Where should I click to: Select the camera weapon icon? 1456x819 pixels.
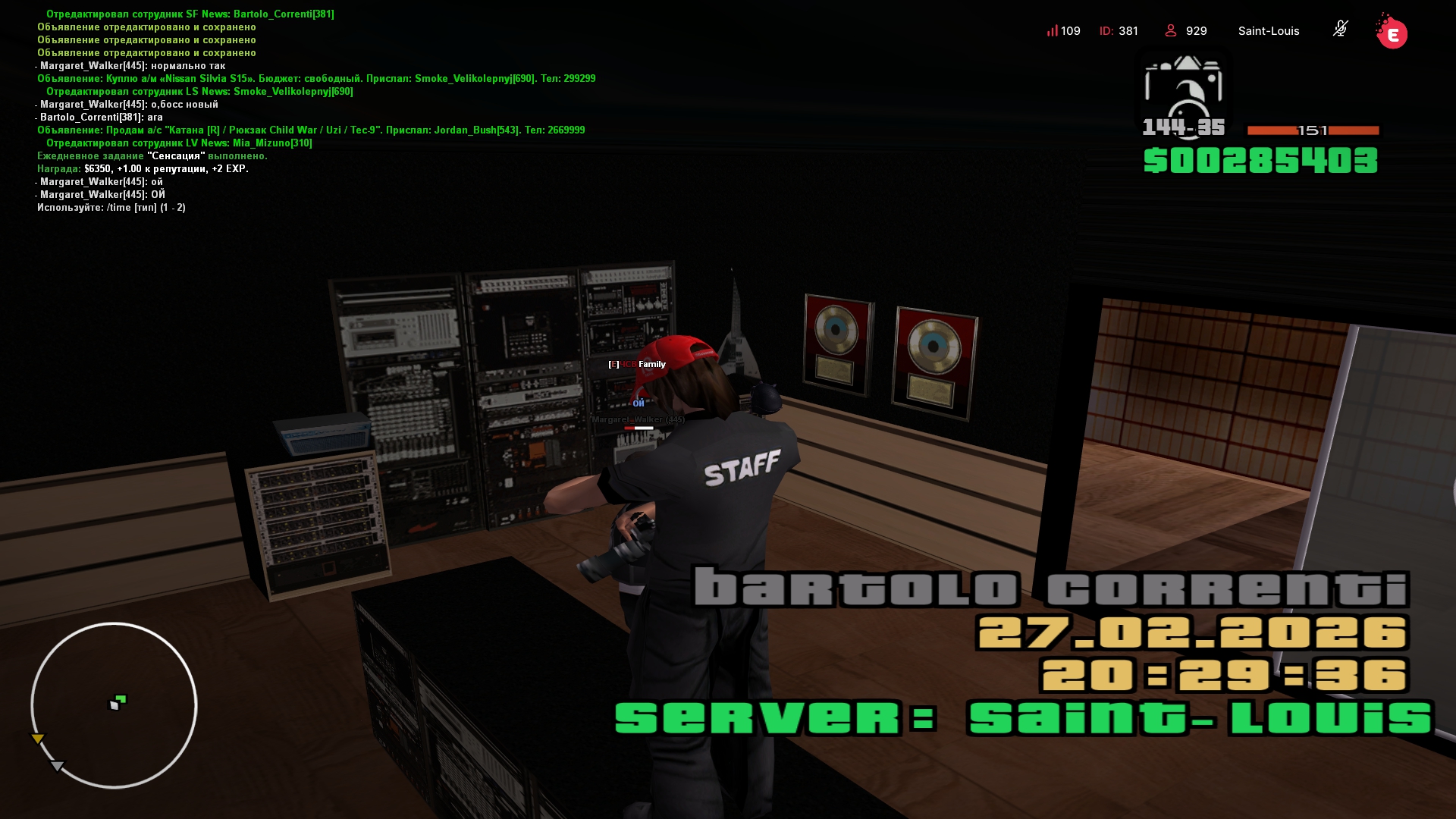[x=1183, y=89]
